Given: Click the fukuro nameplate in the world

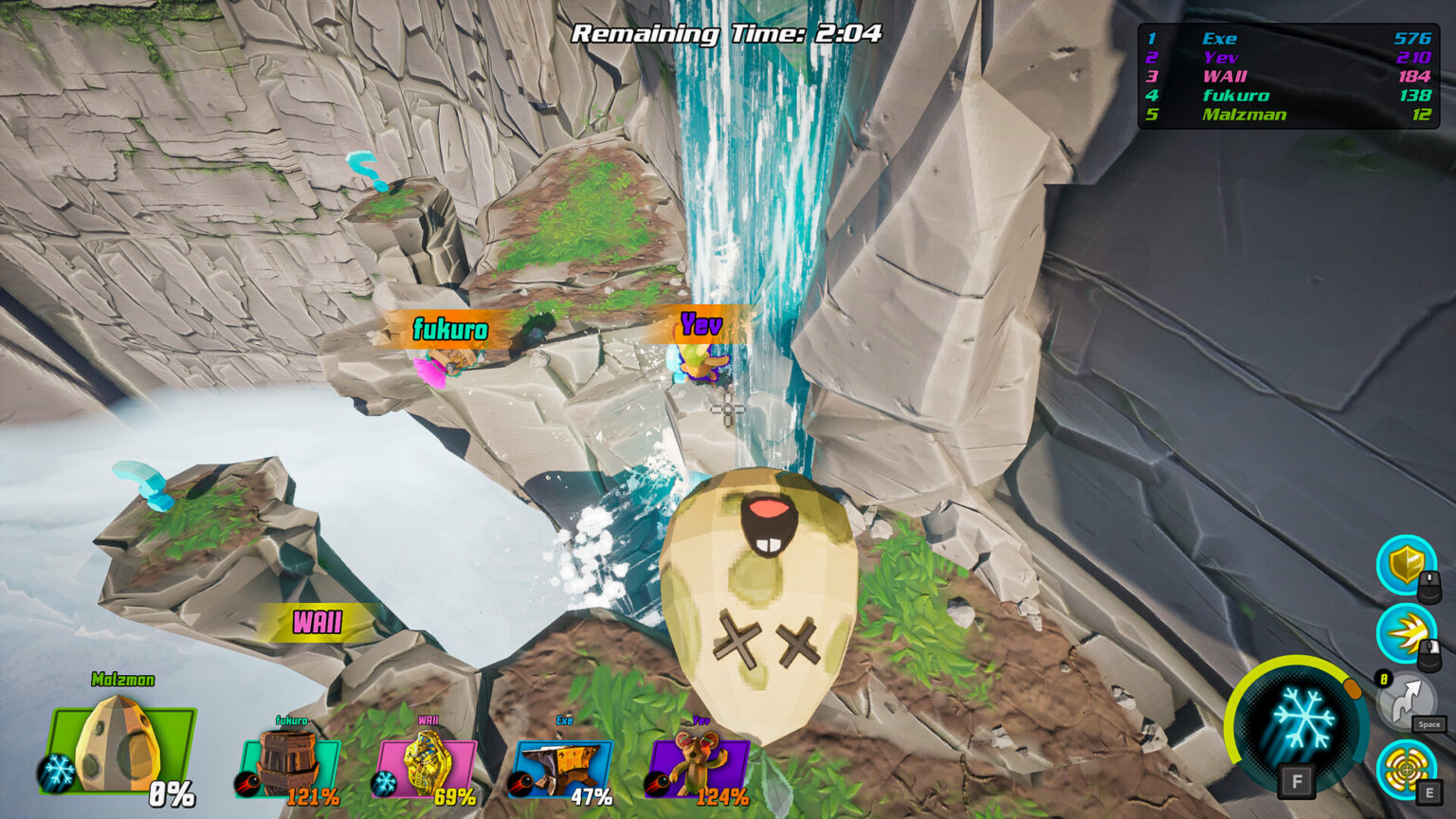Looking at the screenshot, I should point(450,331).
